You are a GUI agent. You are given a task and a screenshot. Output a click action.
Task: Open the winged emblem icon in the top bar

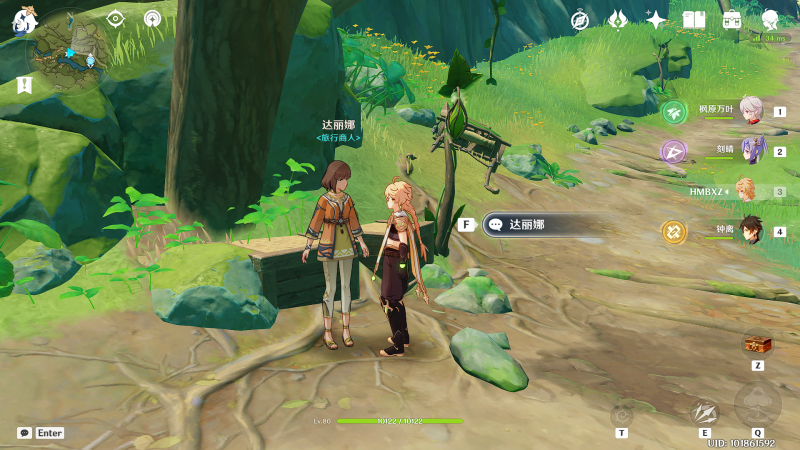(x=618, y=20)
